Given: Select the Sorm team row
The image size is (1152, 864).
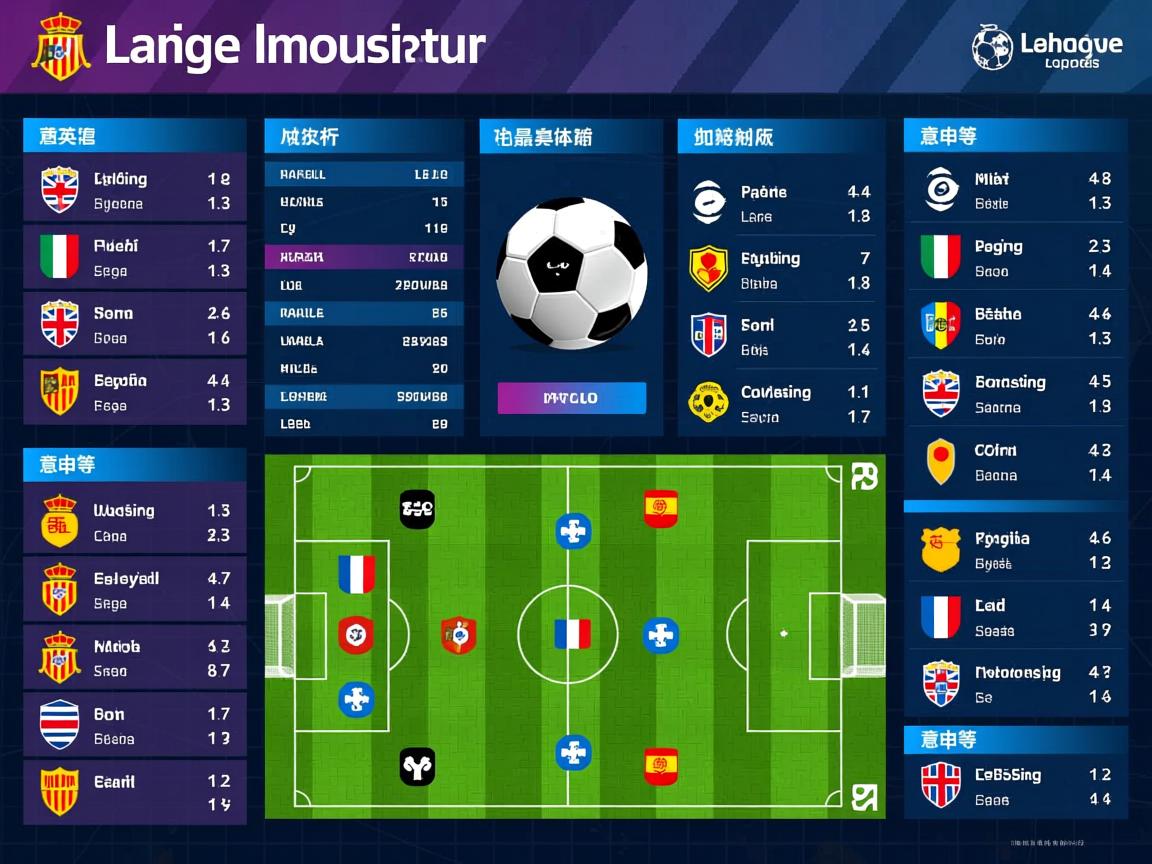Looking at the screenshot, I should coord(134,325).
